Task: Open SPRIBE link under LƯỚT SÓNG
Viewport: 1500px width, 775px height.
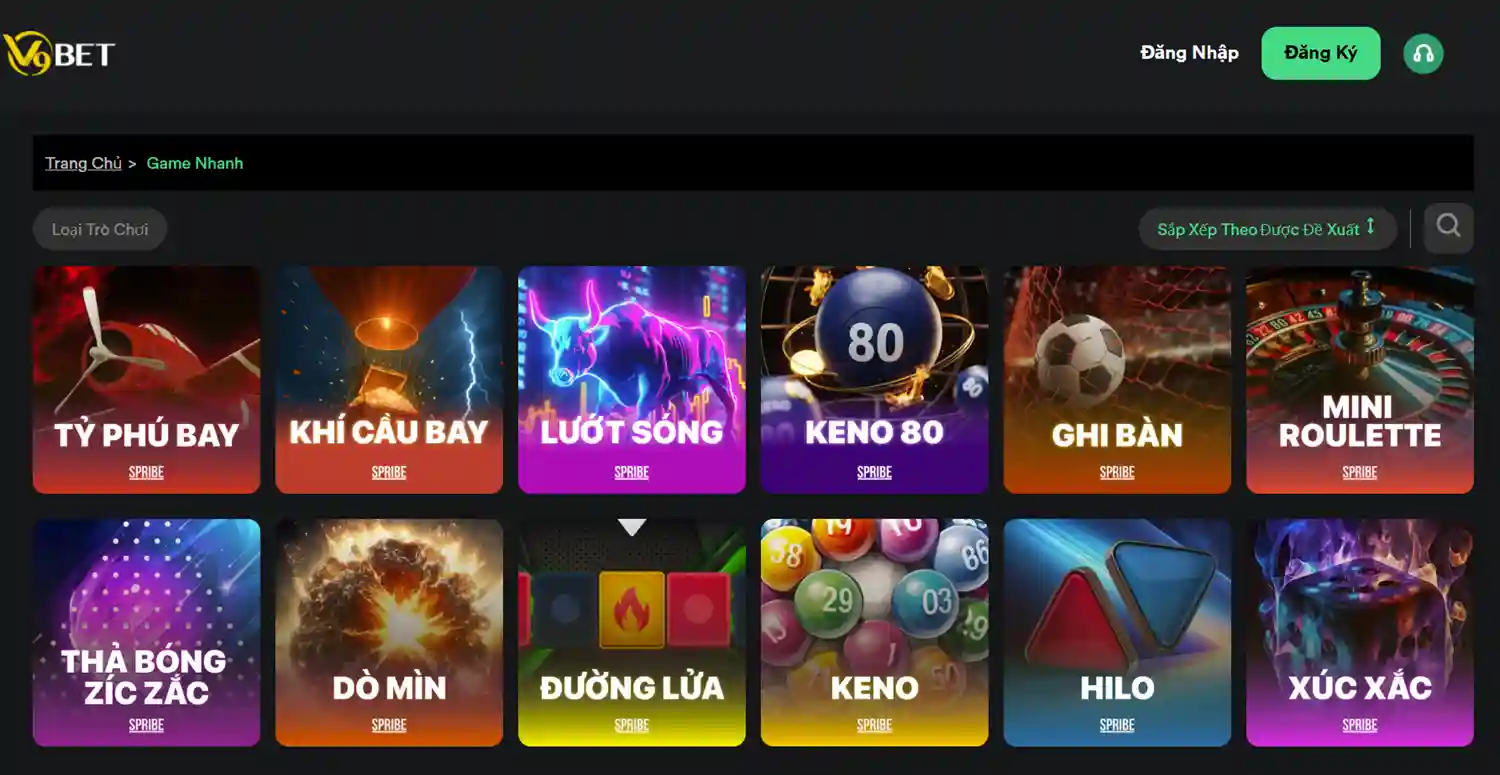Action: (631, 471)
